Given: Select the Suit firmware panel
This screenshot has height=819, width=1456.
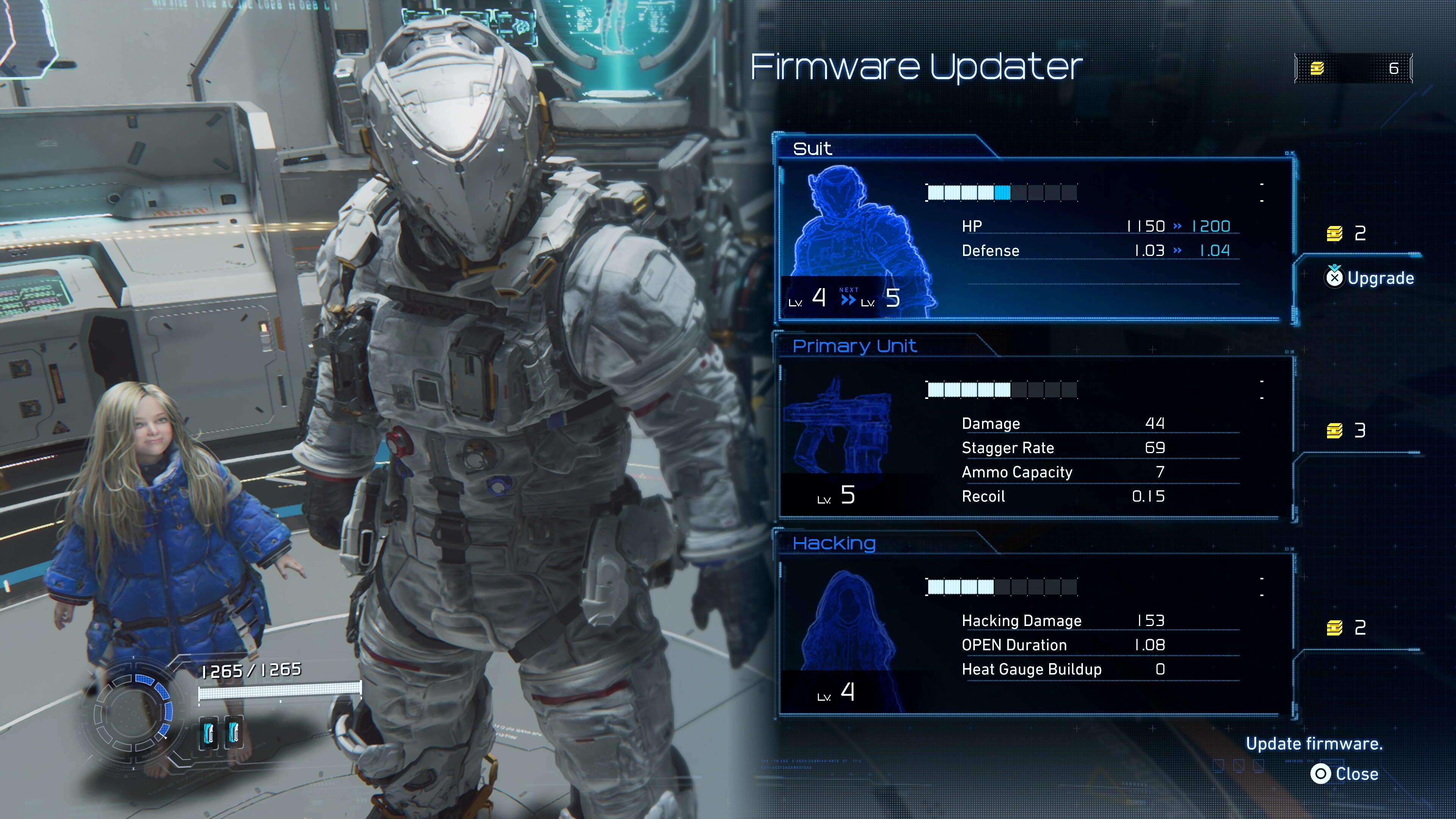Looking at the screenshot, I should coord(1034,237).
